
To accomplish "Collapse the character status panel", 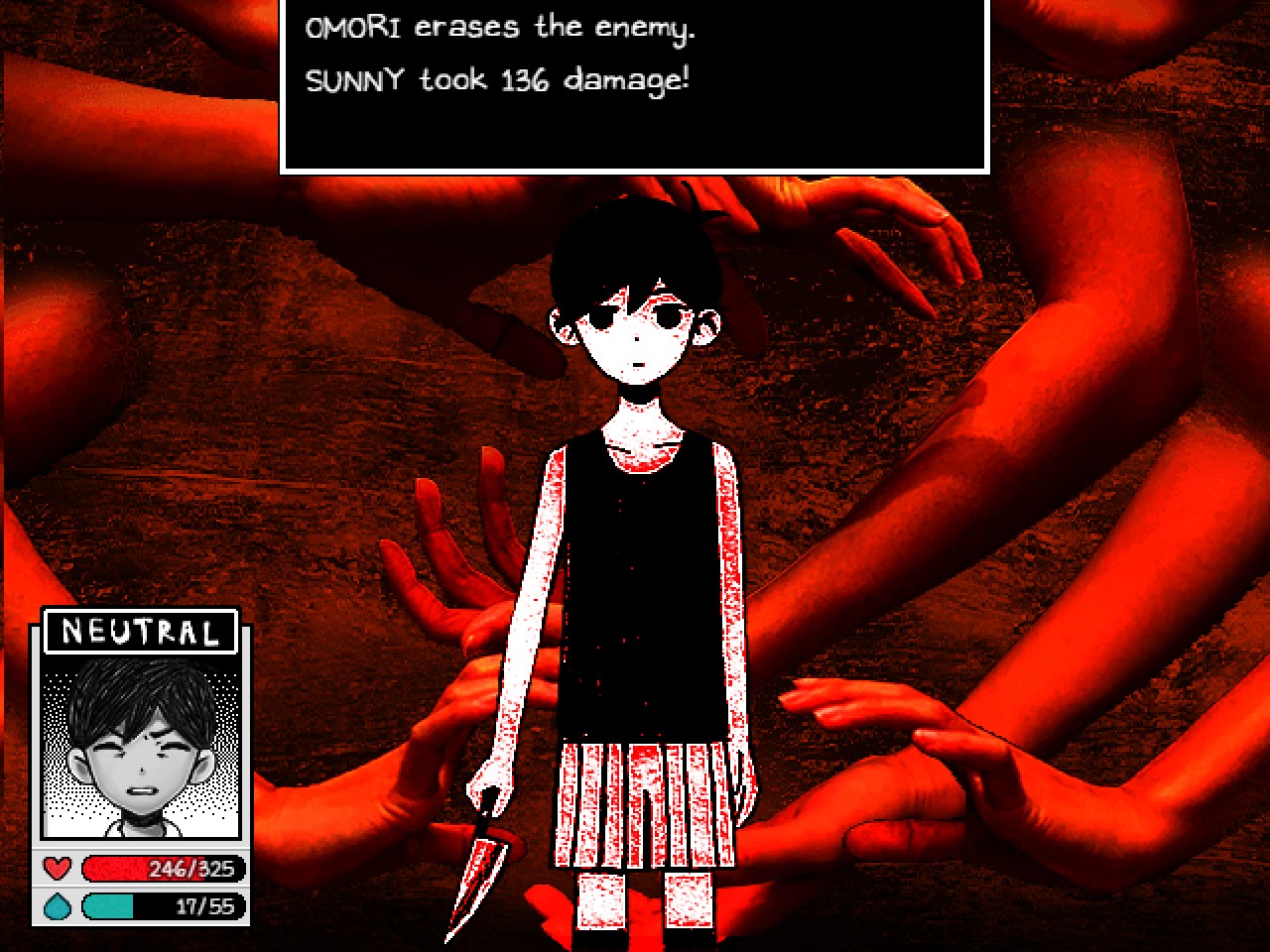I will pos(142,769).
